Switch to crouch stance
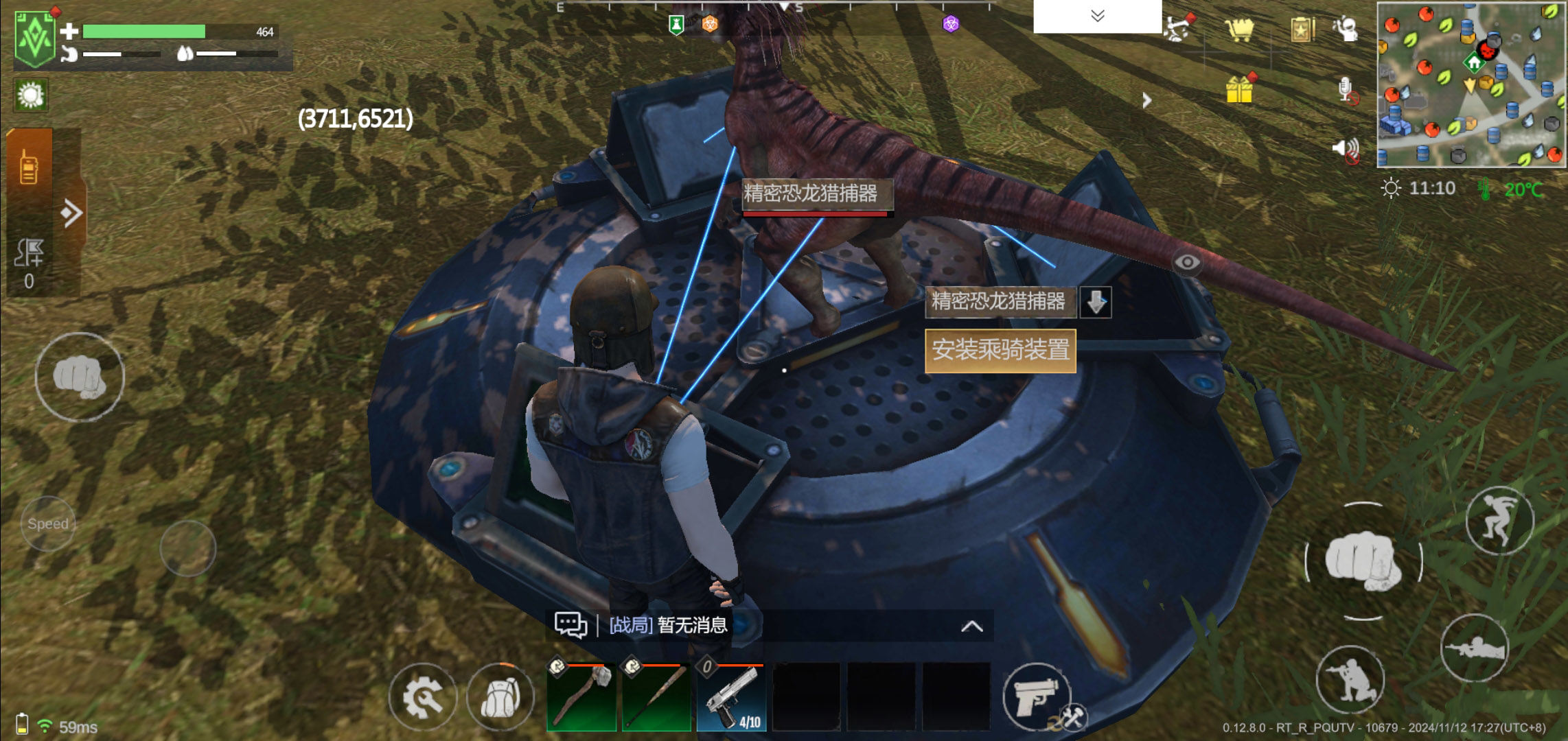Viewport: 1568px width, 741px height. point(1350,679)
